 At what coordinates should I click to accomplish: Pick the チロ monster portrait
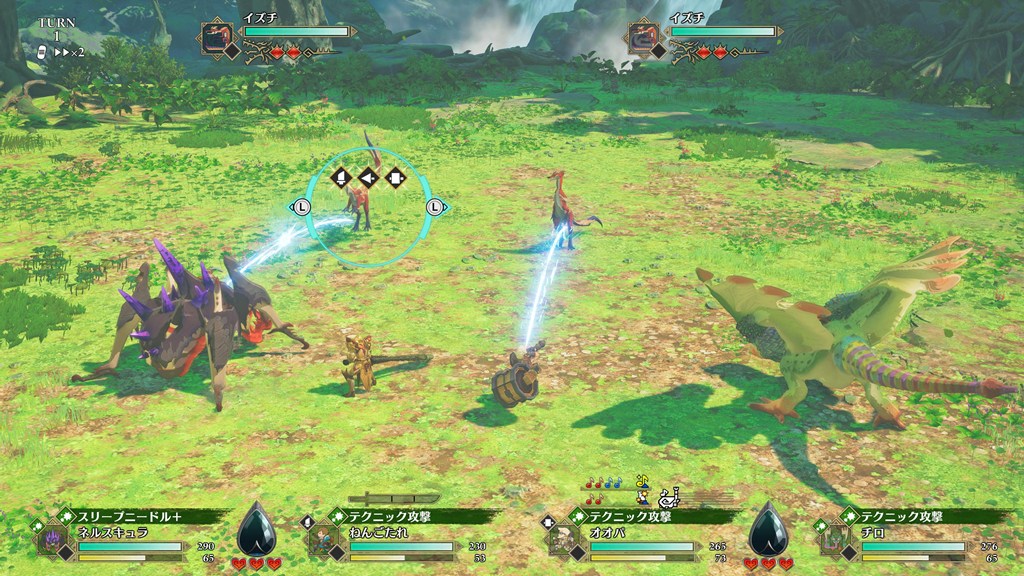coord(833,541)
